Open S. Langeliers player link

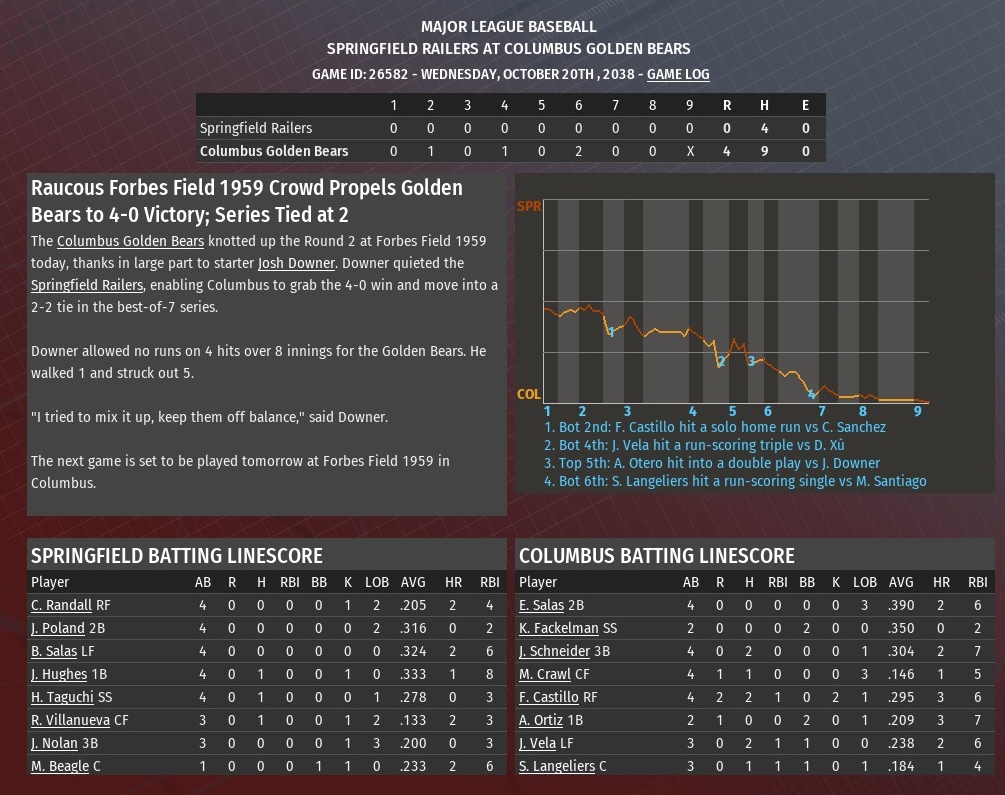[557, 766]
